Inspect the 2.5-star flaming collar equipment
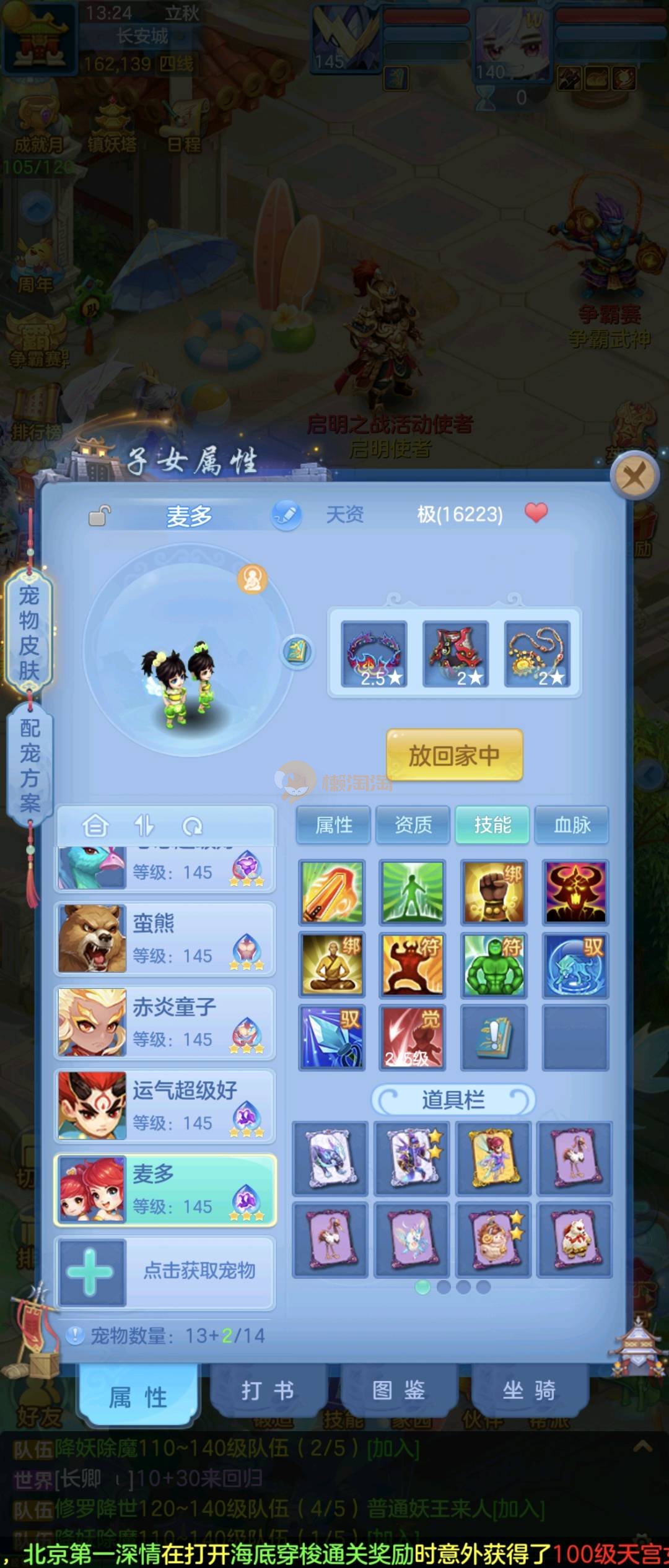Viewport: 669px width, 1568px height. click(374, 655)
